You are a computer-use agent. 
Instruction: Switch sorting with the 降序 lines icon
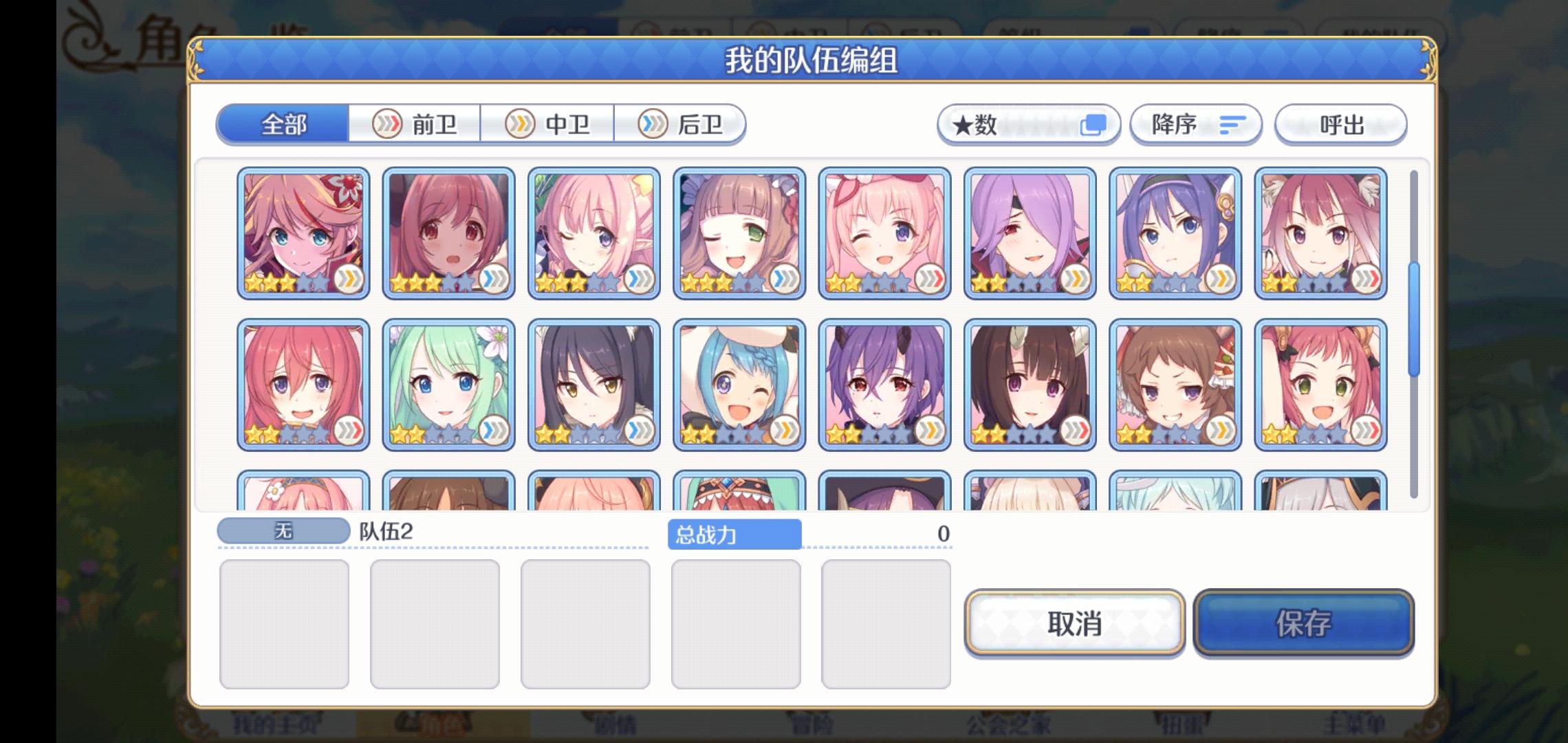pyautogui.click(x=1231, y=125)
